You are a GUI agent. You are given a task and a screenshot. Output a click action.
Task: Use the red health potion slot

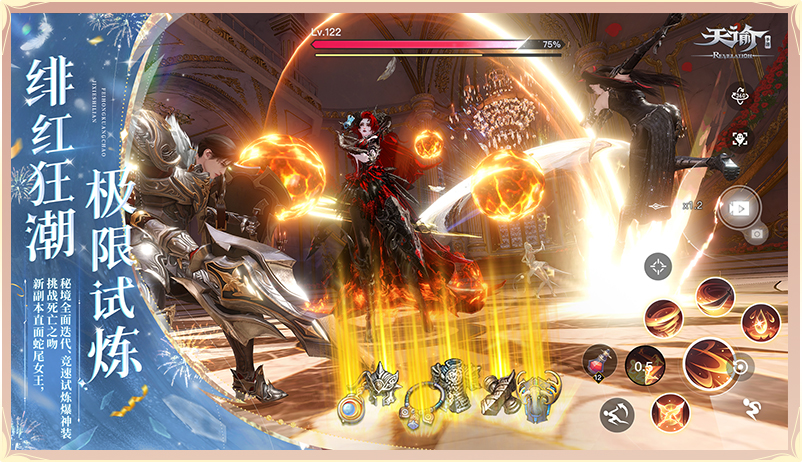coord(598,362)
